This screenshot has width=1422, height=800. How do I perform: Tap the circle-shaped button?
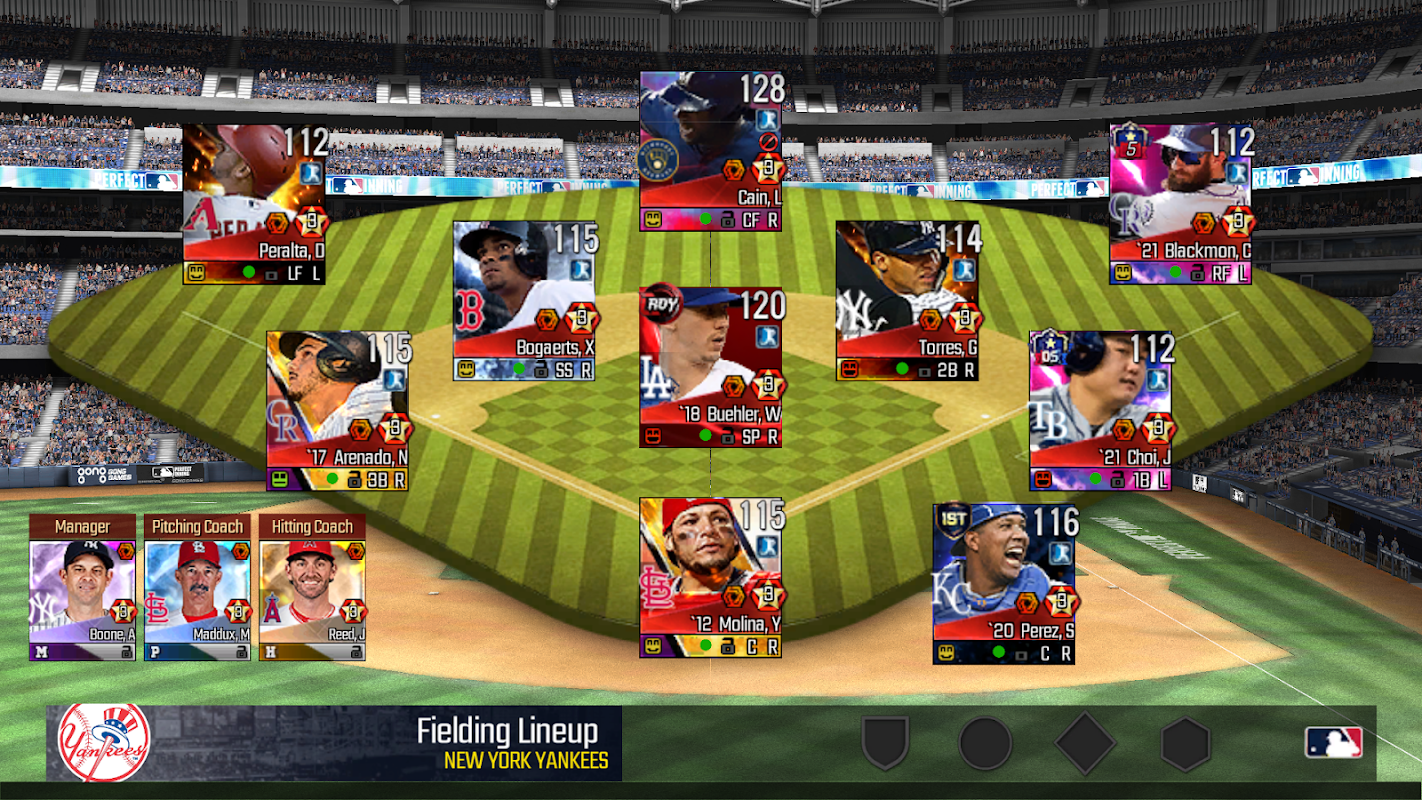click(985, 744)
